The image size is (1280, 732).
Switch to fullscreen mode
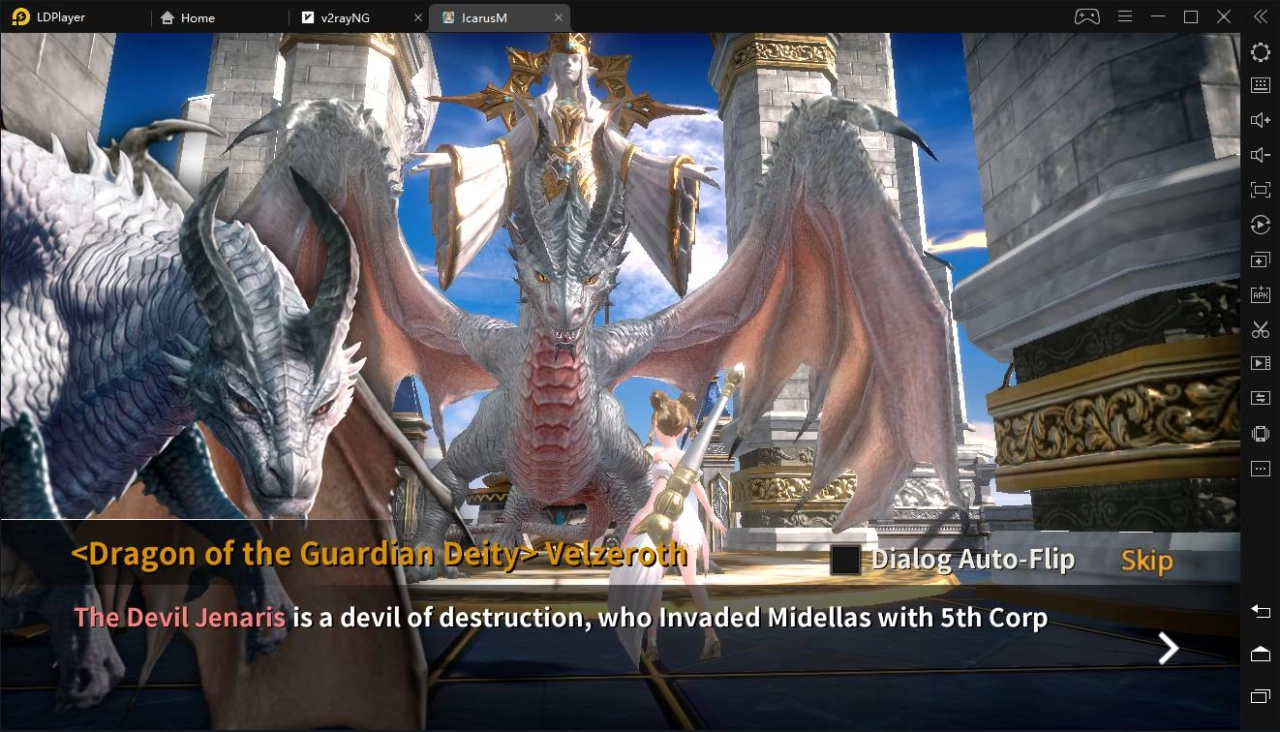coord(1258,189)
